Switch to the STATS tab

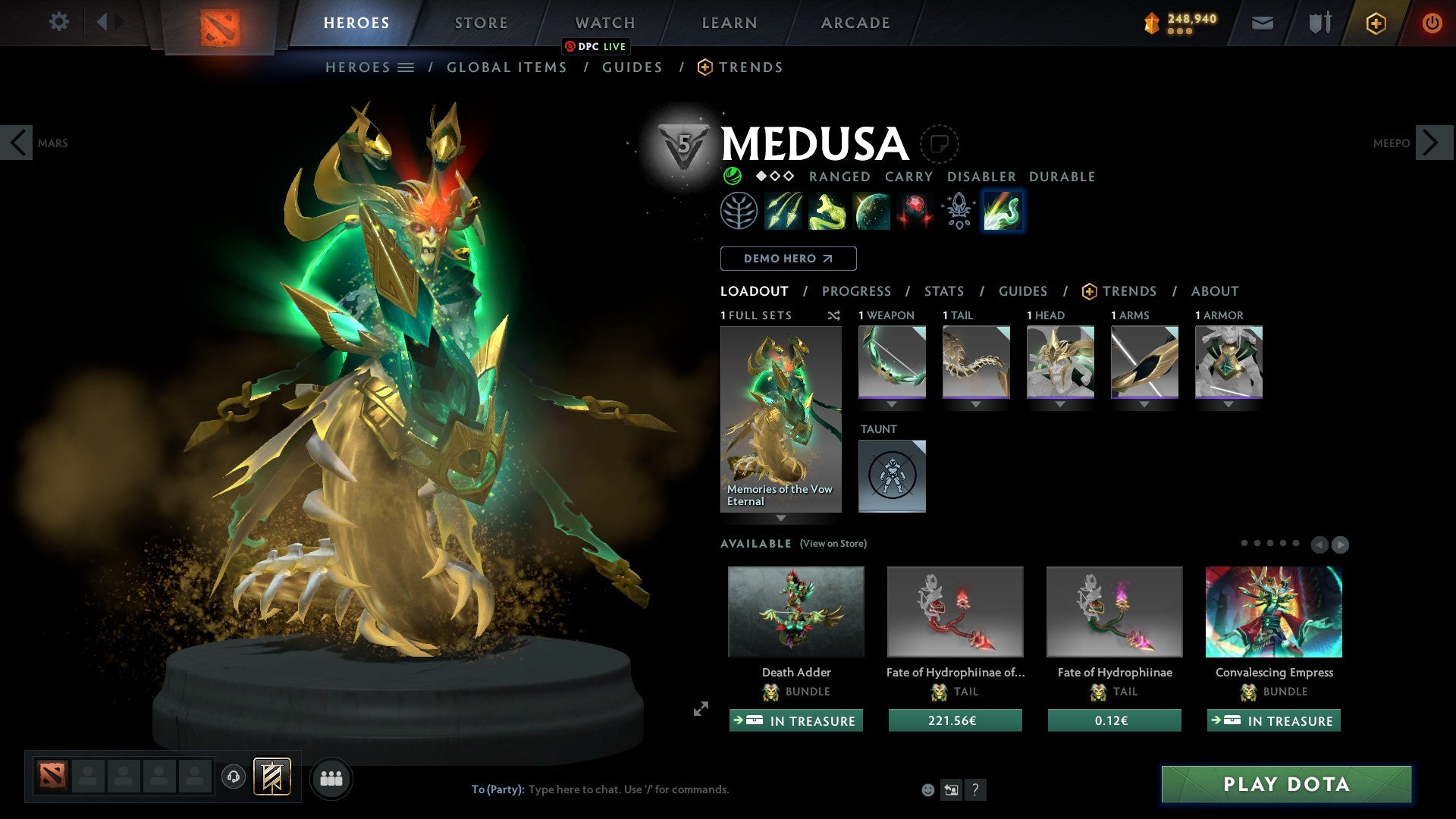[x=943, y=291]
